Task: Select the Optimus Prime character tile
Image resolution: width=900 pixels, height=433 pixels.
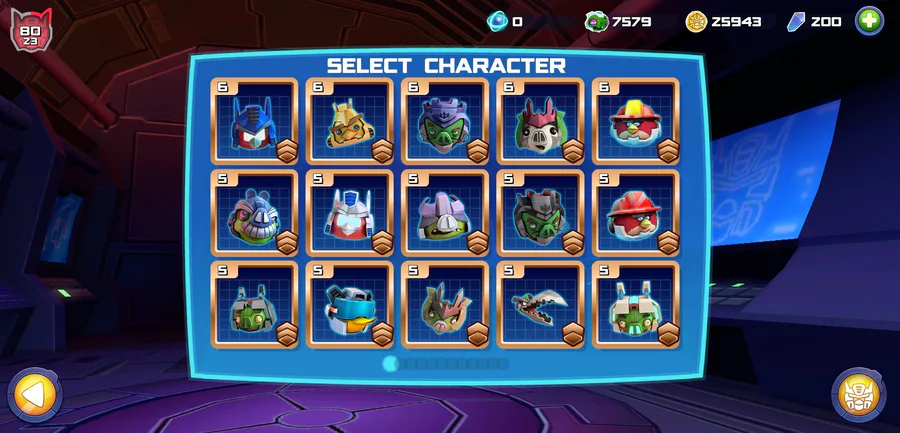Action: 254,121
